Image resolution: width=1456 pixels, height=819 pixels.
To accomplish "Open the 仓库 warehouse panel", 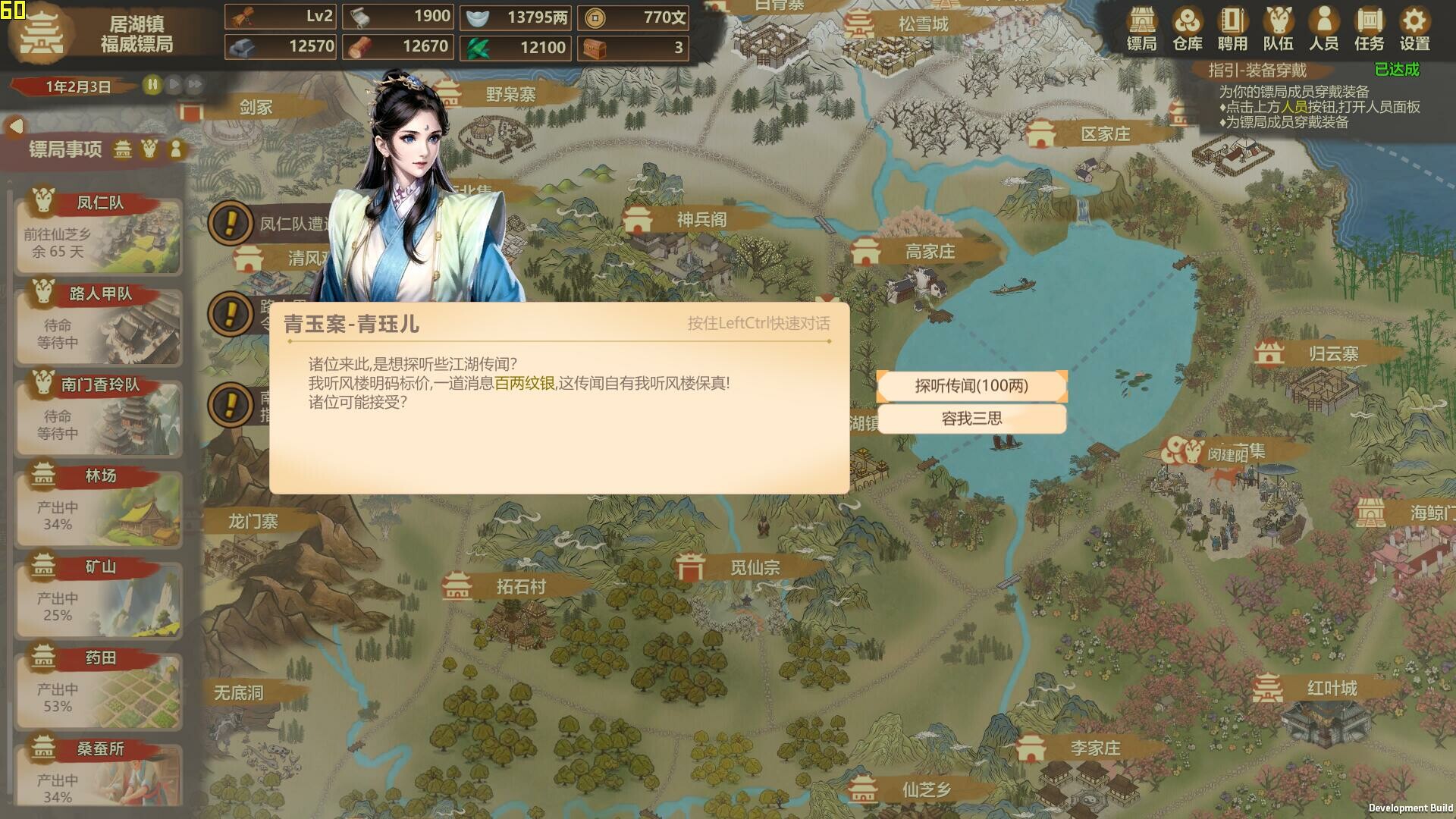I will pyautogui.click(x=1187, y=29).
